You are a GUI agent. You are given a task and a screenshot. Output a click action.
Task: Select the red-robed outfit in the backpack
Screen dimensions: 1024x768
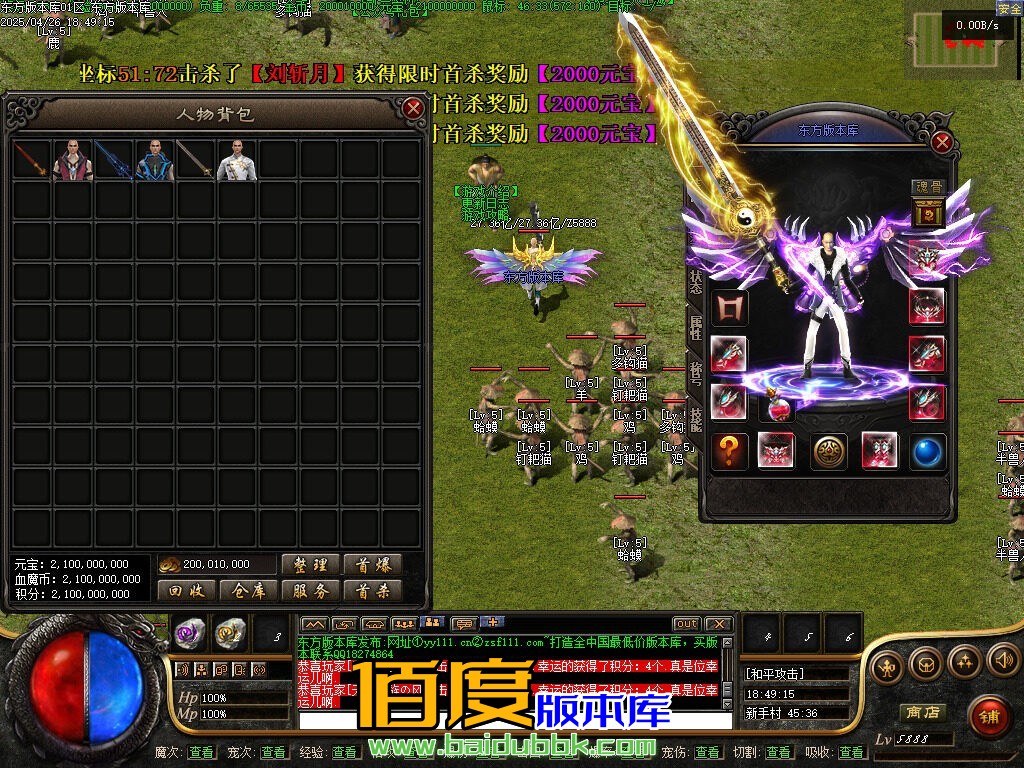[73, 160]
